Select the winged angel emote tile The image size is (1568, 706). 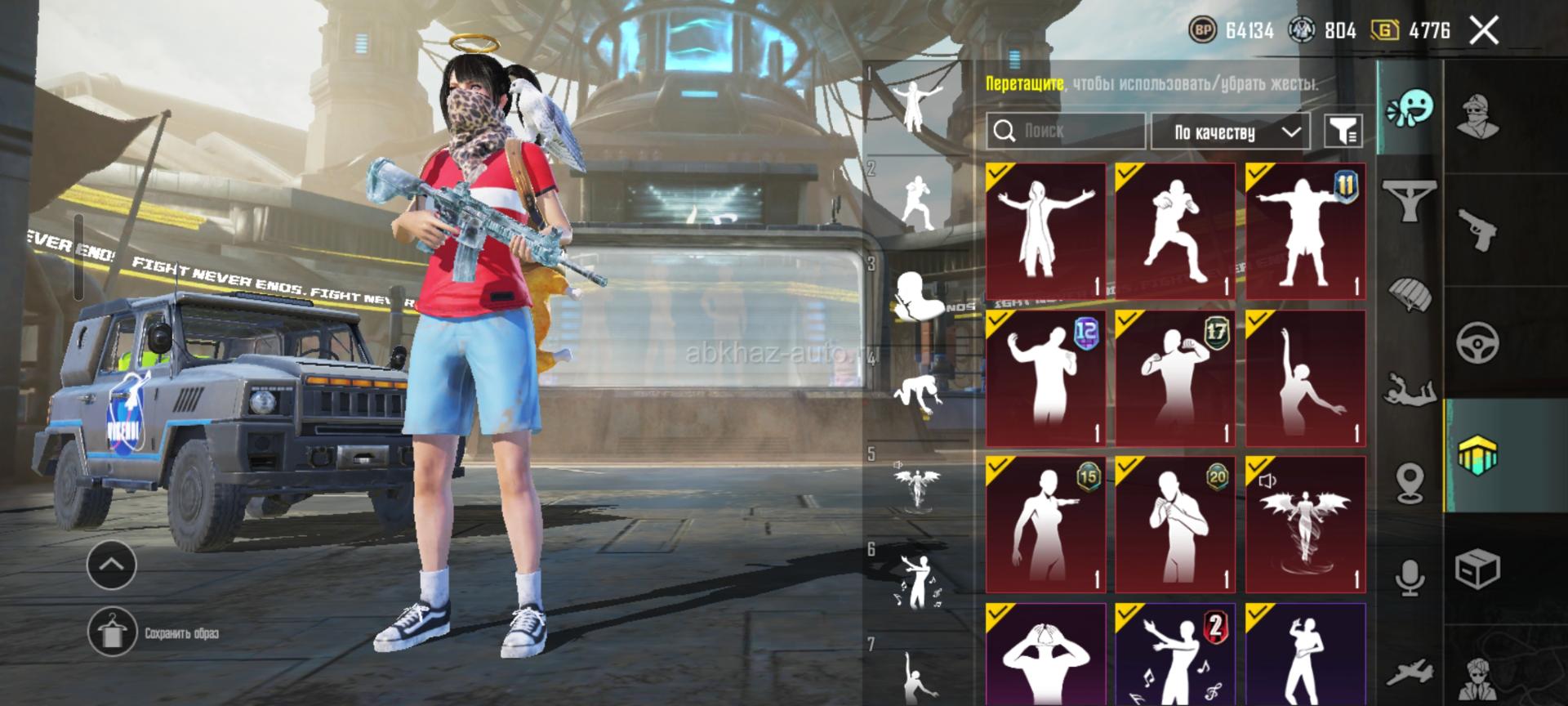(1305, 525)
